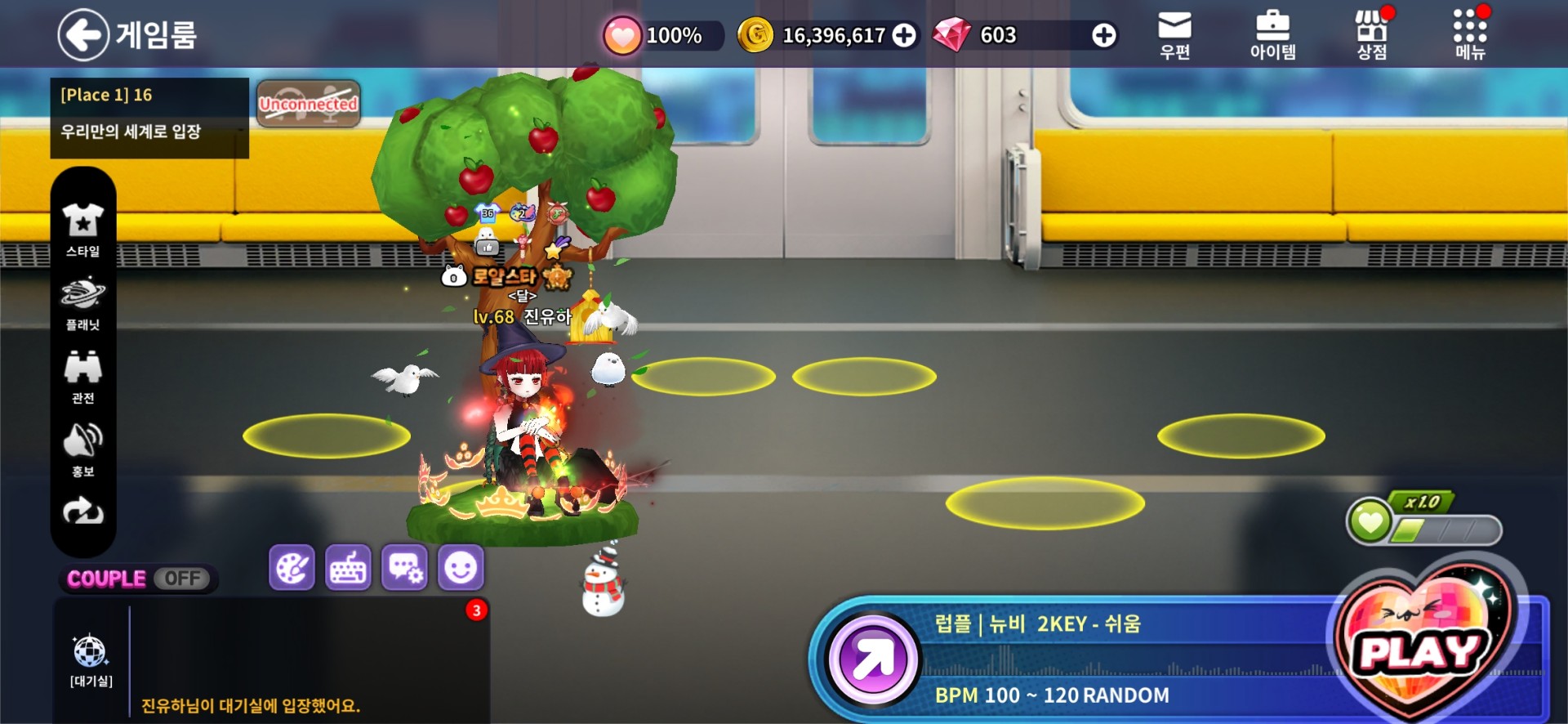Open the 상점 shop
The width and height of the screenshot is (1568, 724).
click(x=1372, y=35)
